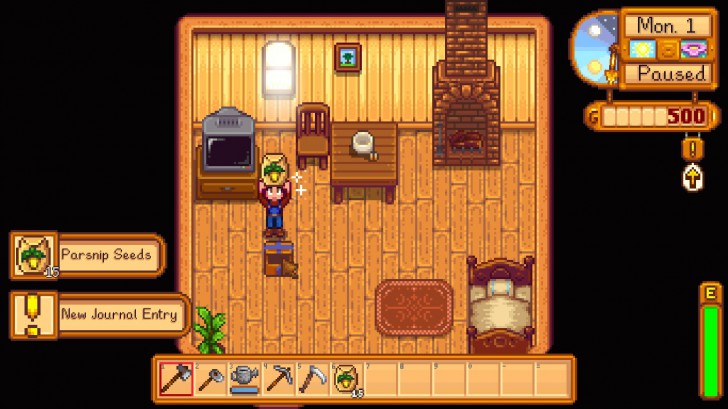The width and height of the screenshot is (728, 409).
Task: Pick the parsnip seeds hotbar slot
Action: click(x=347, y=377)
